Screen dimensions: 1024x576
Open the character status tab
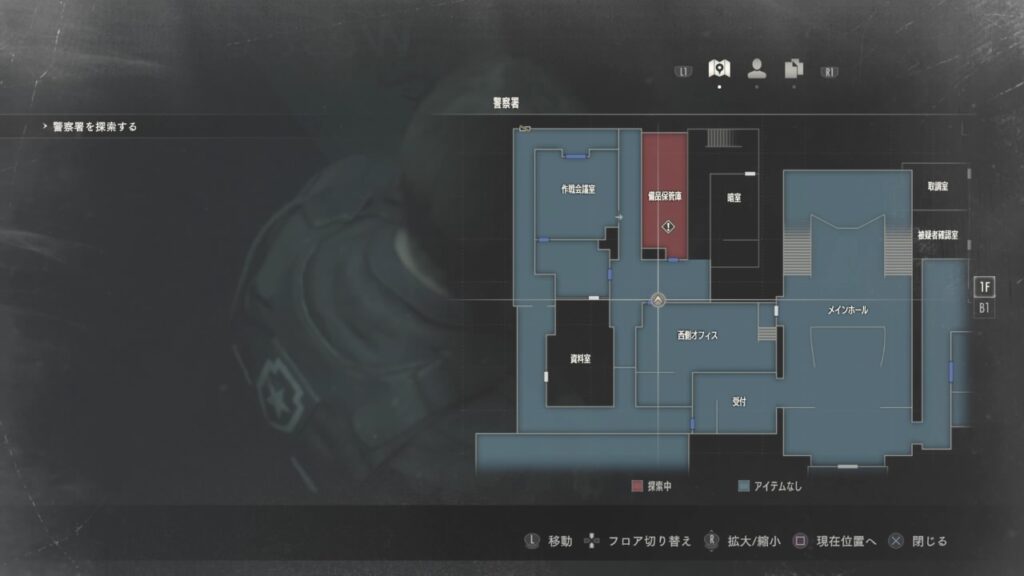pos(757,68)
